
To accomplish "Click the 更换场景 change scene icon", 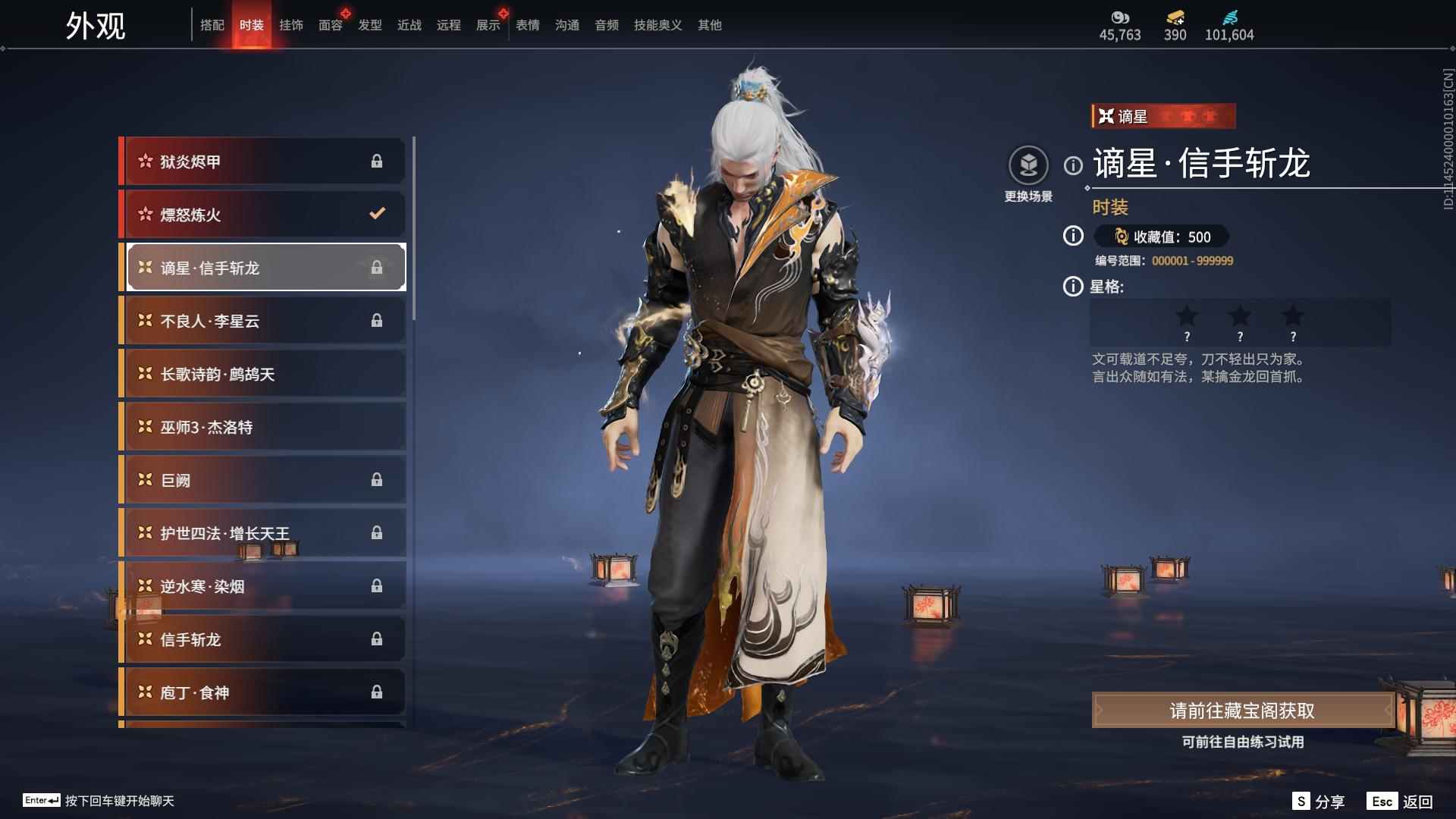I will click(1028, 165).
